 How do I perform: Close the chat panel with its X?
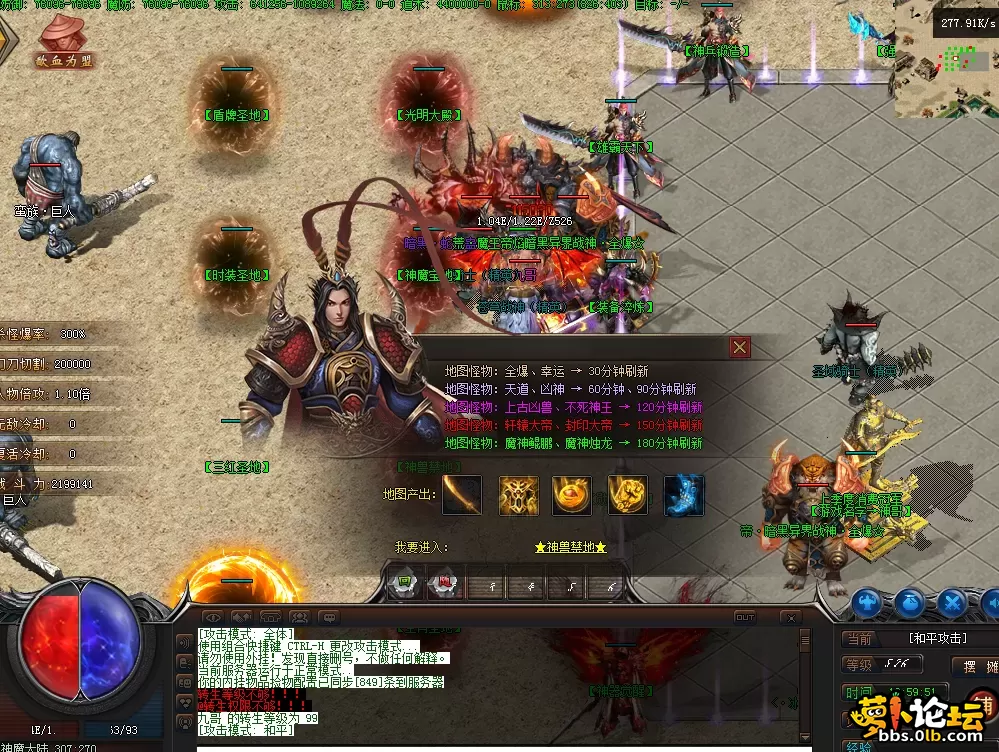790,617
